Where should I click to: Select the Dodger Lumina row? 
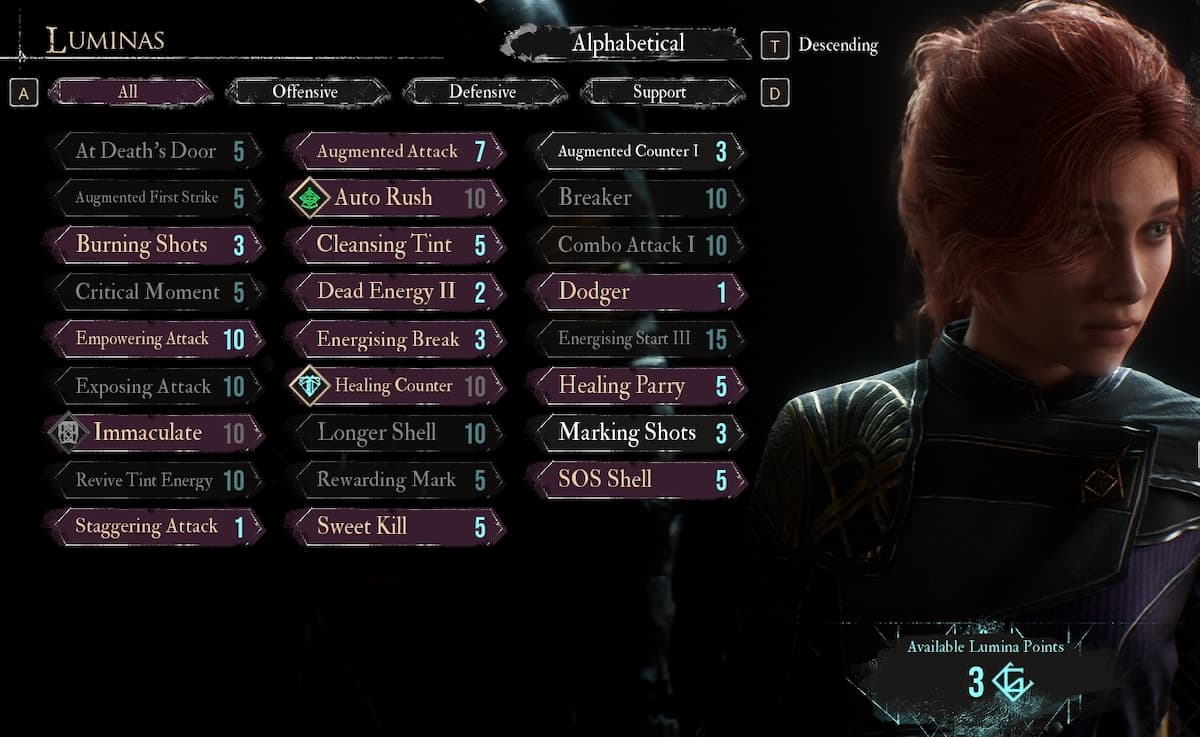(636, 292)
